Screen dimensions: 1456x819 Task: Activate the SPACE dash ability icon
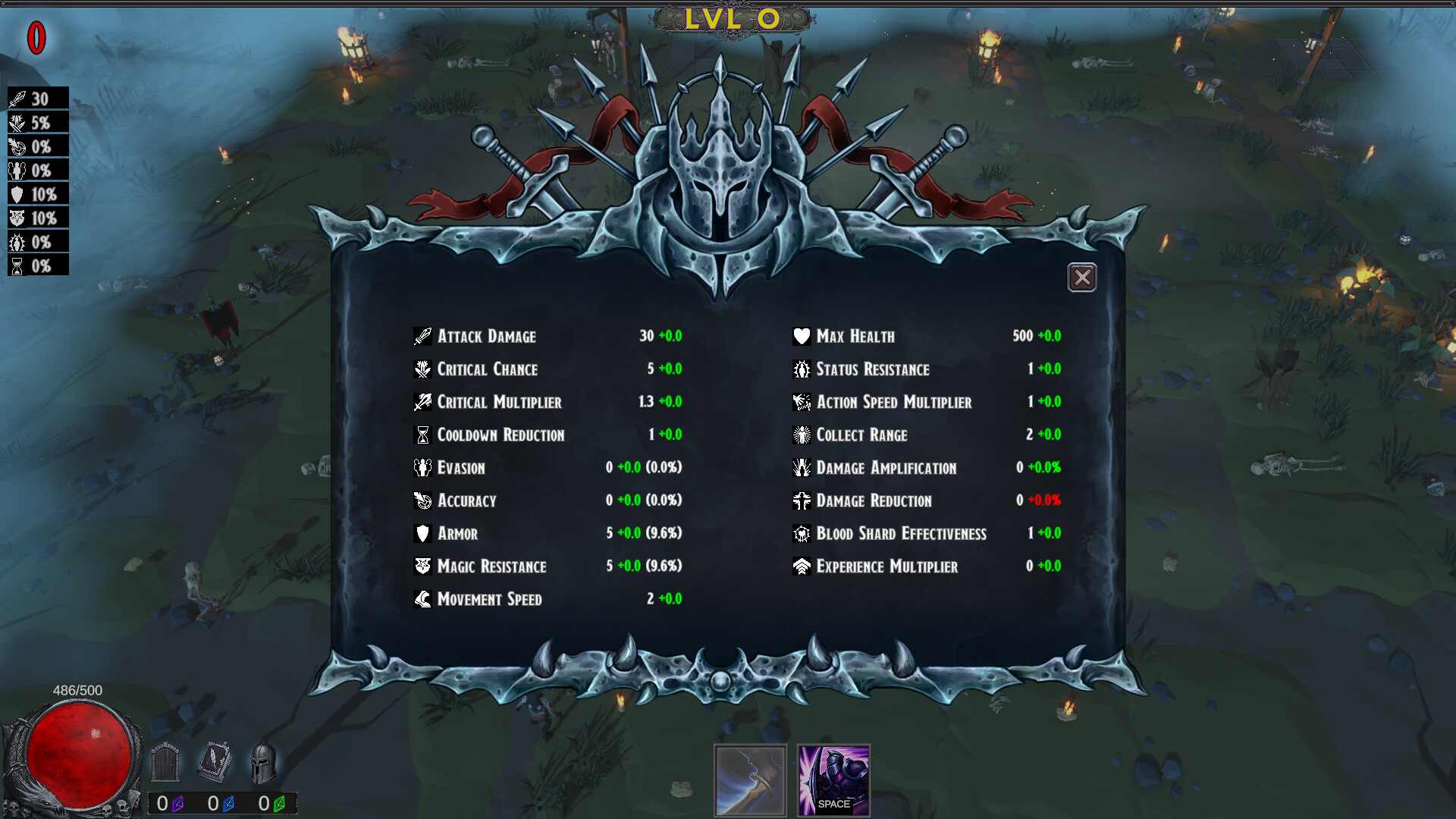(x=833, y=781)
